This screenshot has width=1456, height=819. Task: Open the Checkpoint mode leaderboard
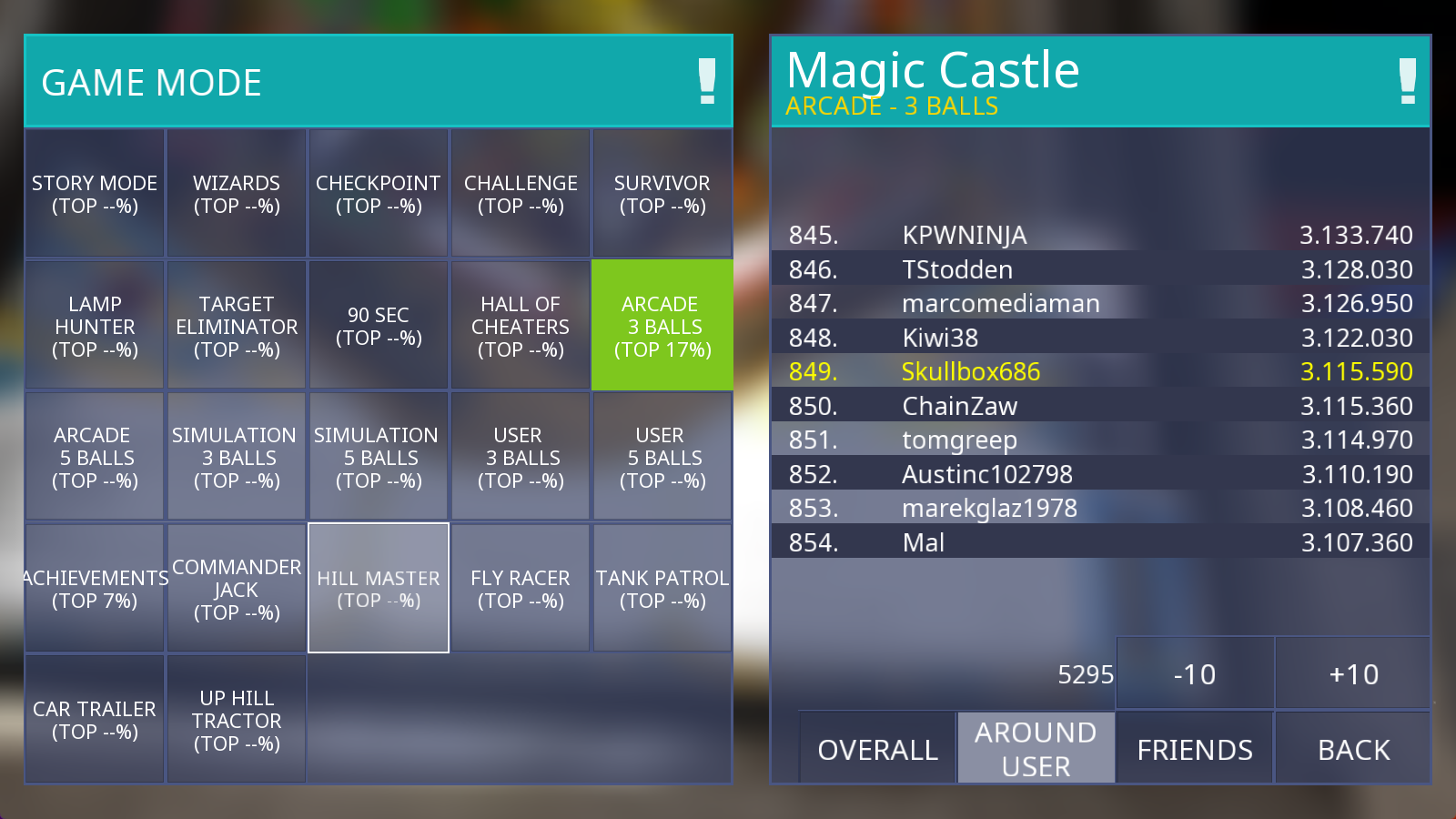(379, 194)
